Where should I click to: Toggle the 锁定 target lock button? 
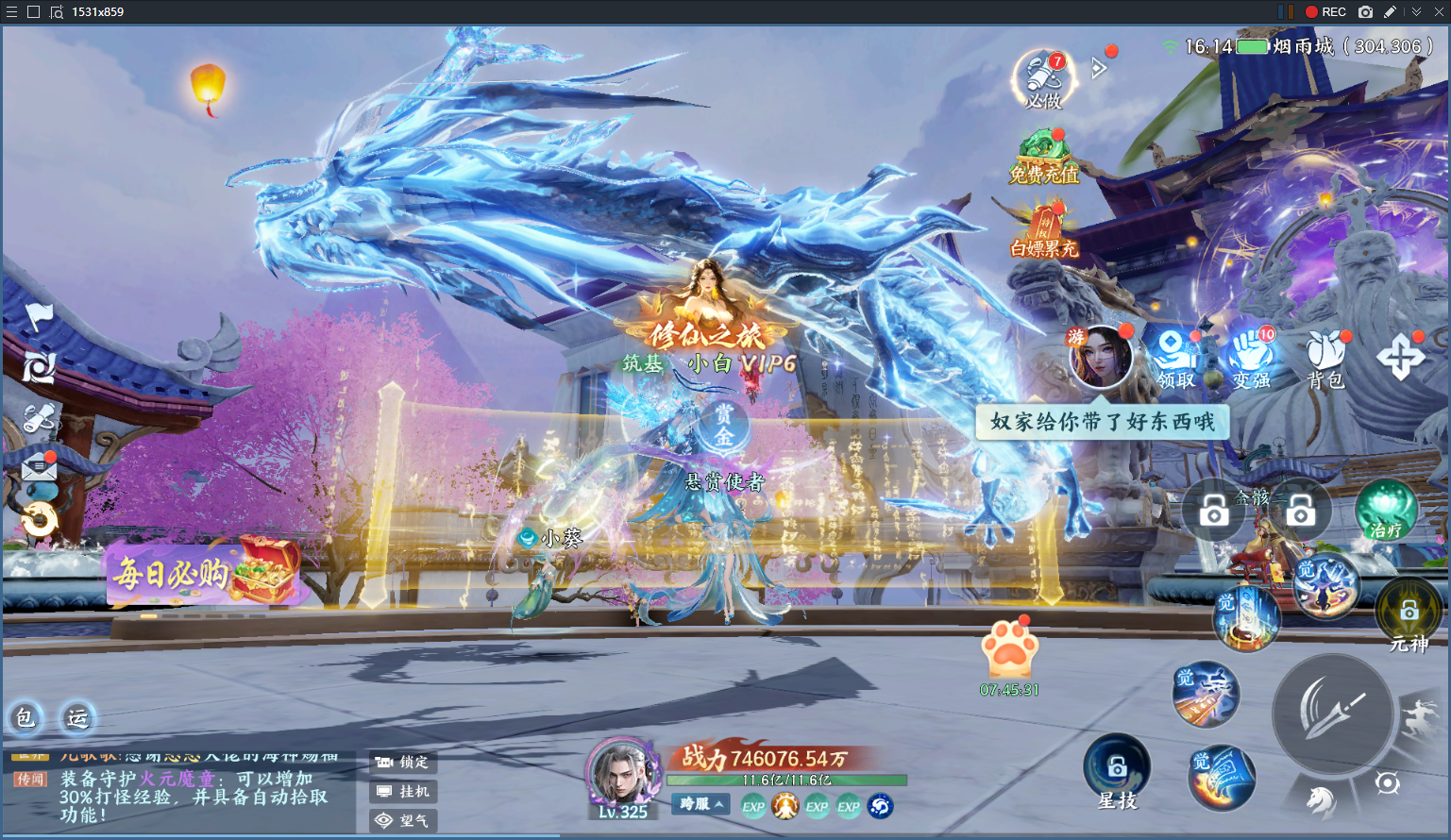[403, 762]
